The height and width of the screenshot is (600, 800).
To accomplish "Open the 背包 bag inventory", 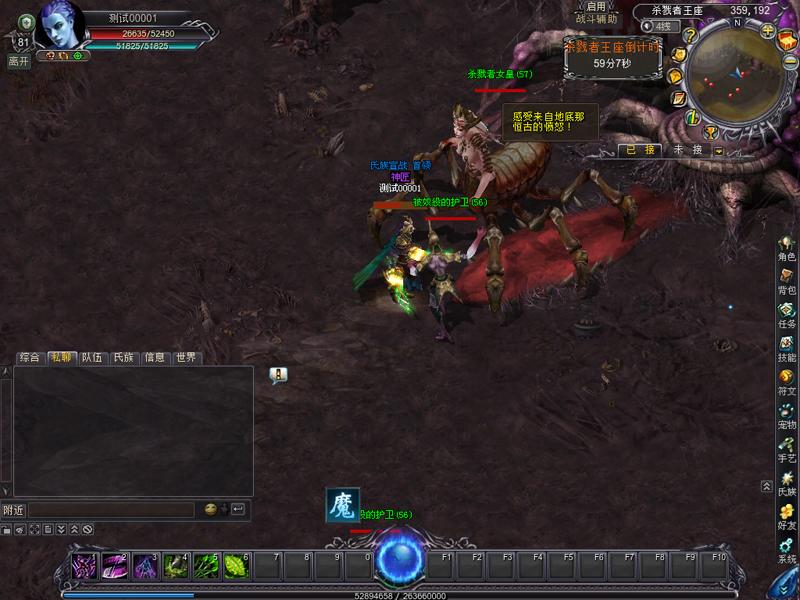I will click(787, 282).
